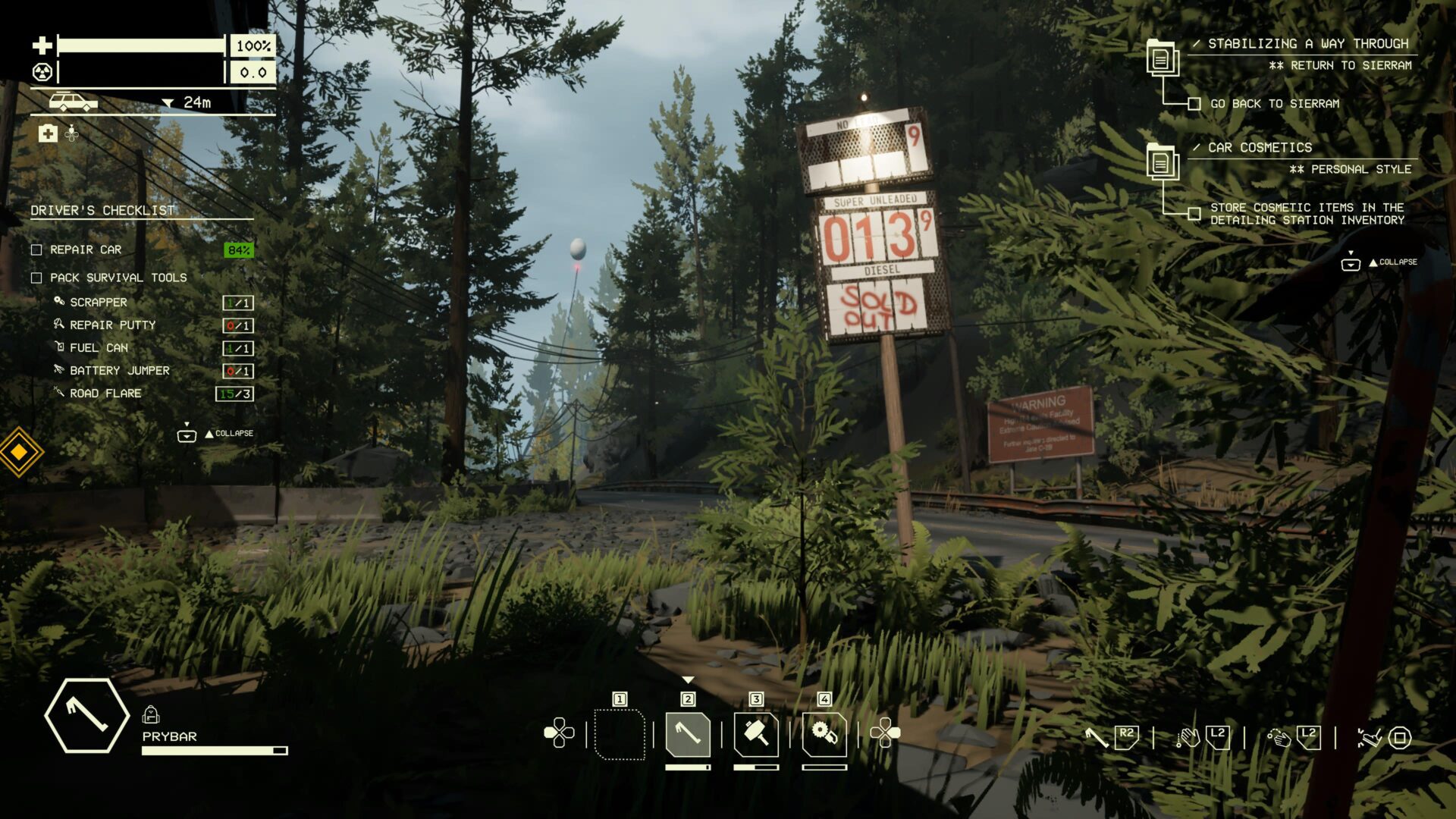1456x819 pixels.
Task: Choose the empty dotted hotbar slot
Action: (620, 734)
